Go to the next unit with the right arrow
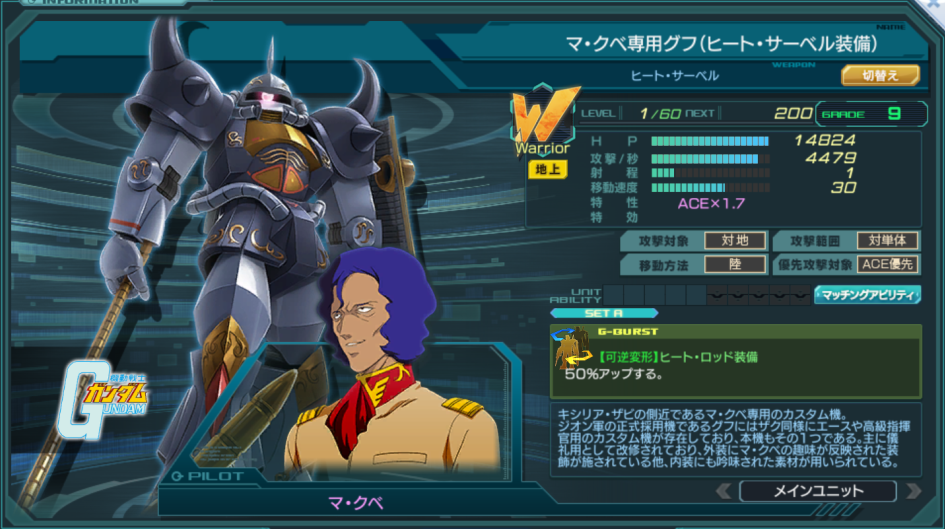 (911, 491)
